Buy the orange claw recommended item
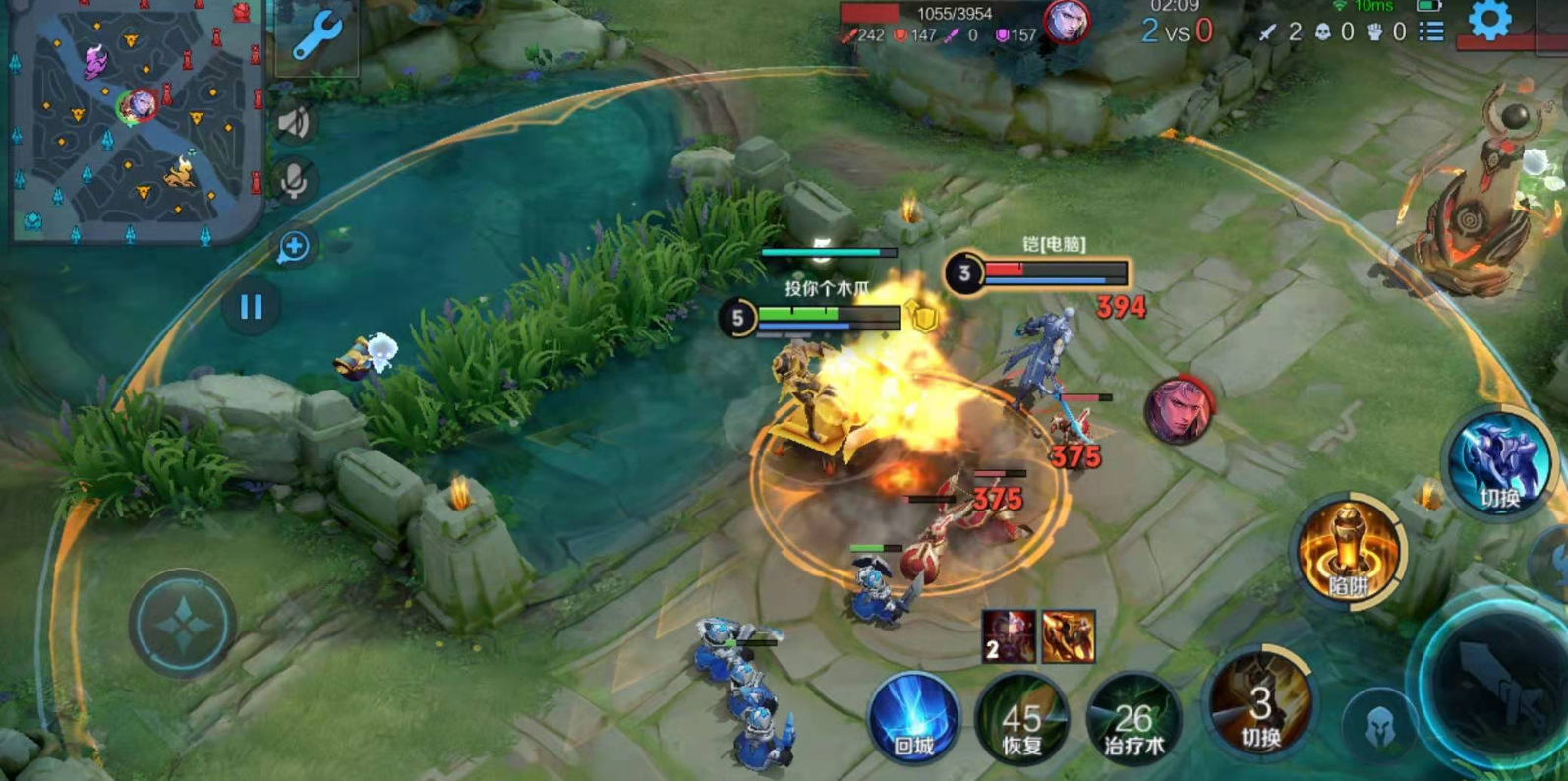The height and width of the screenshot is (781, 1568). (x=1069, y=636)
